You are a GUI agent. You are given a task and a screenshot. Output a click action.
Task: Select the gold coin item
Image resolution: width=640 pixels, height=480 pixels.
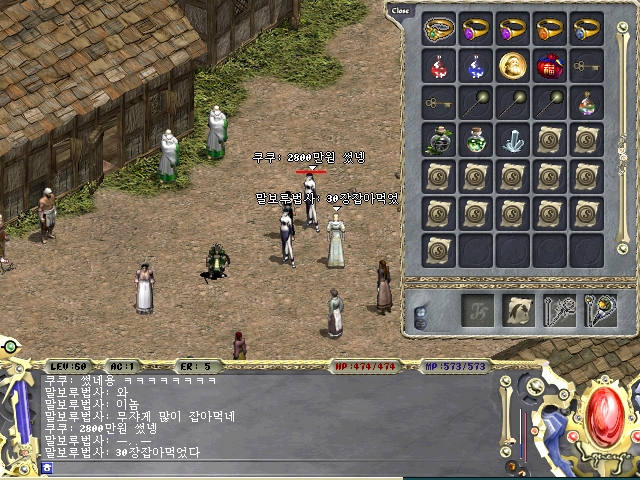[513, 66]
